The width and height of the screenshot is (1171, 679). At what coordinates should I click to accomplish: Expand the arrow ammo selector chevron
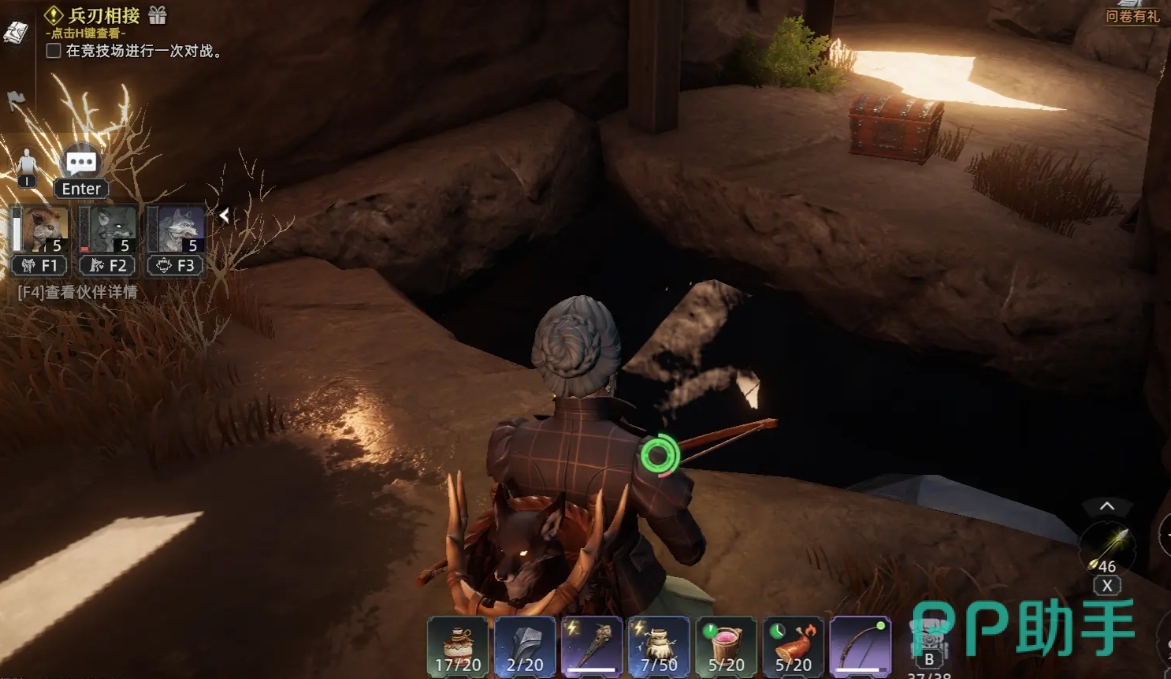1107,507
